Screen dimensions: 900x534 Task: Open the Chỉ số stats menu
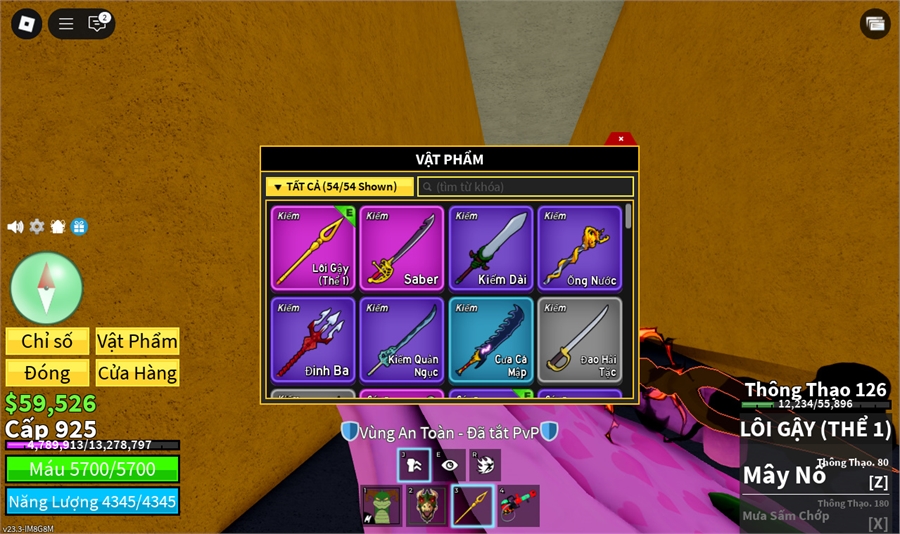point(47,341)
